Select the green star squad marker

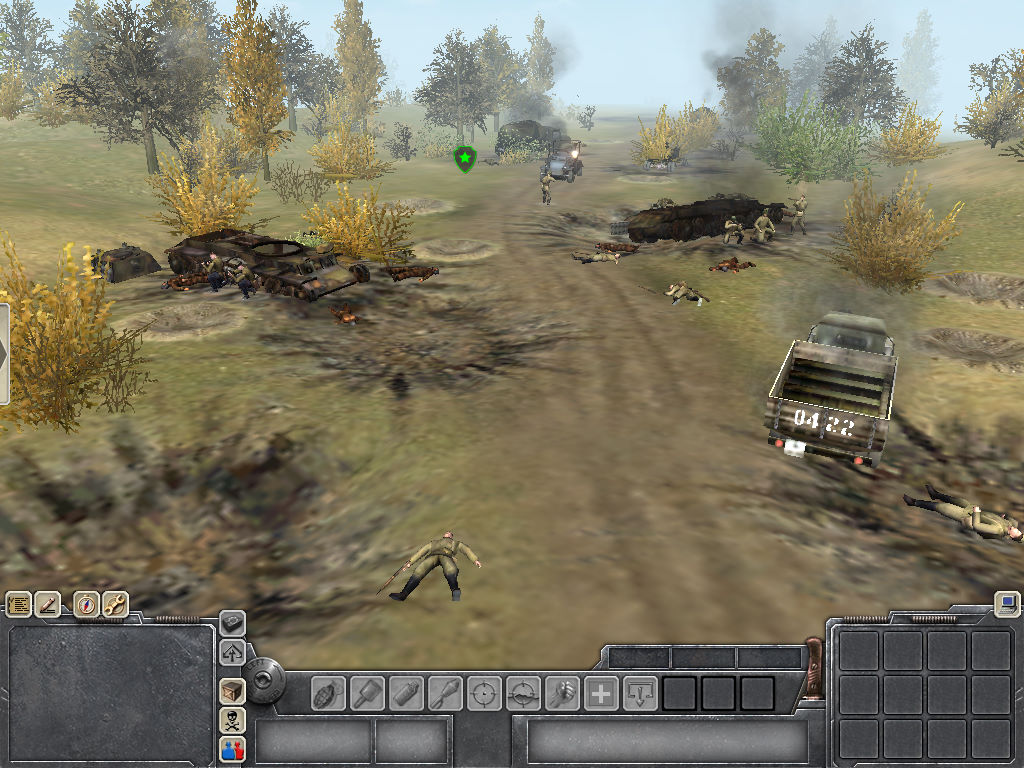click(464, 158)
